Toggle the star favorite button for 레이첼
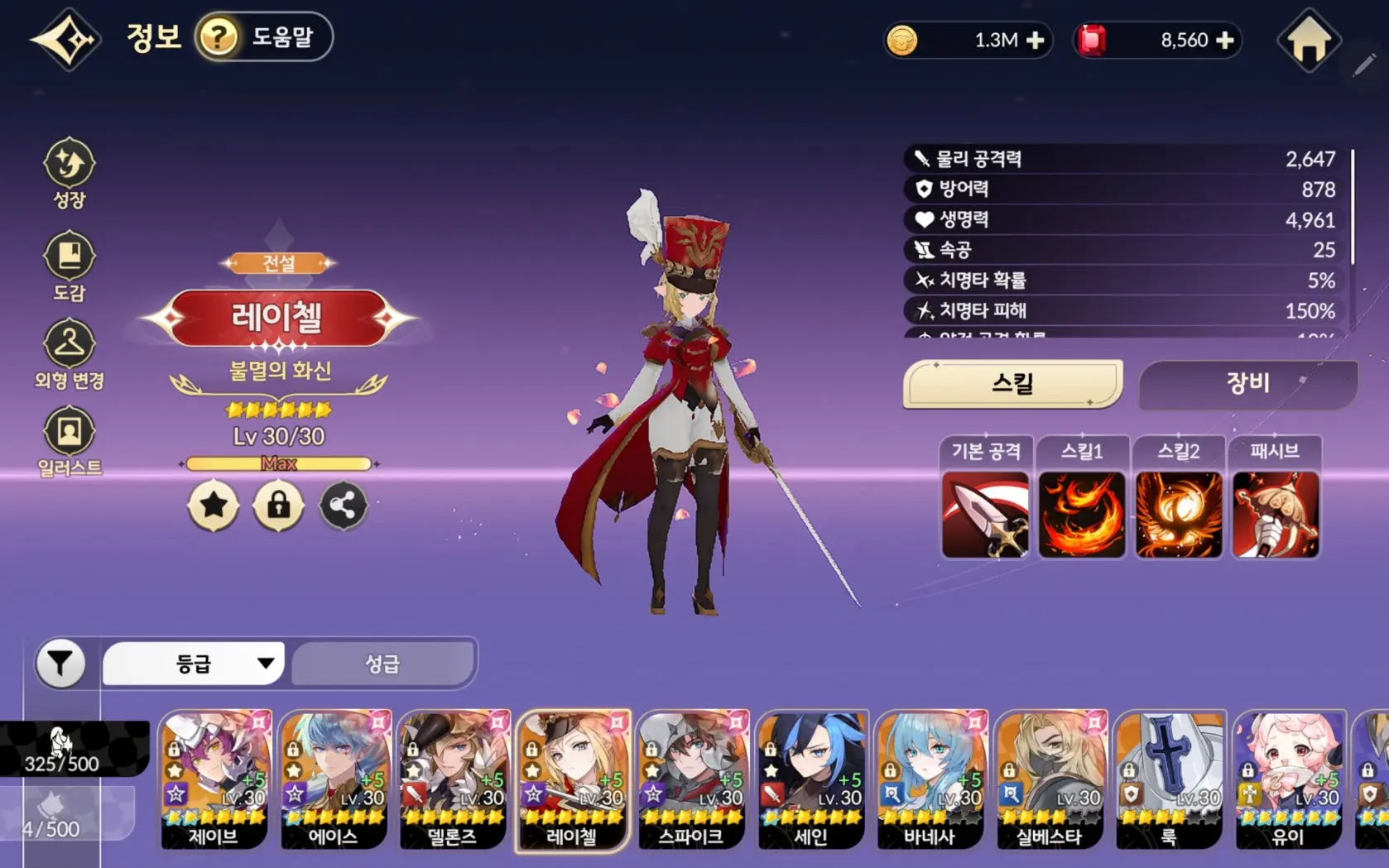Screen dimensions: 1389x868 coord(214,505)
